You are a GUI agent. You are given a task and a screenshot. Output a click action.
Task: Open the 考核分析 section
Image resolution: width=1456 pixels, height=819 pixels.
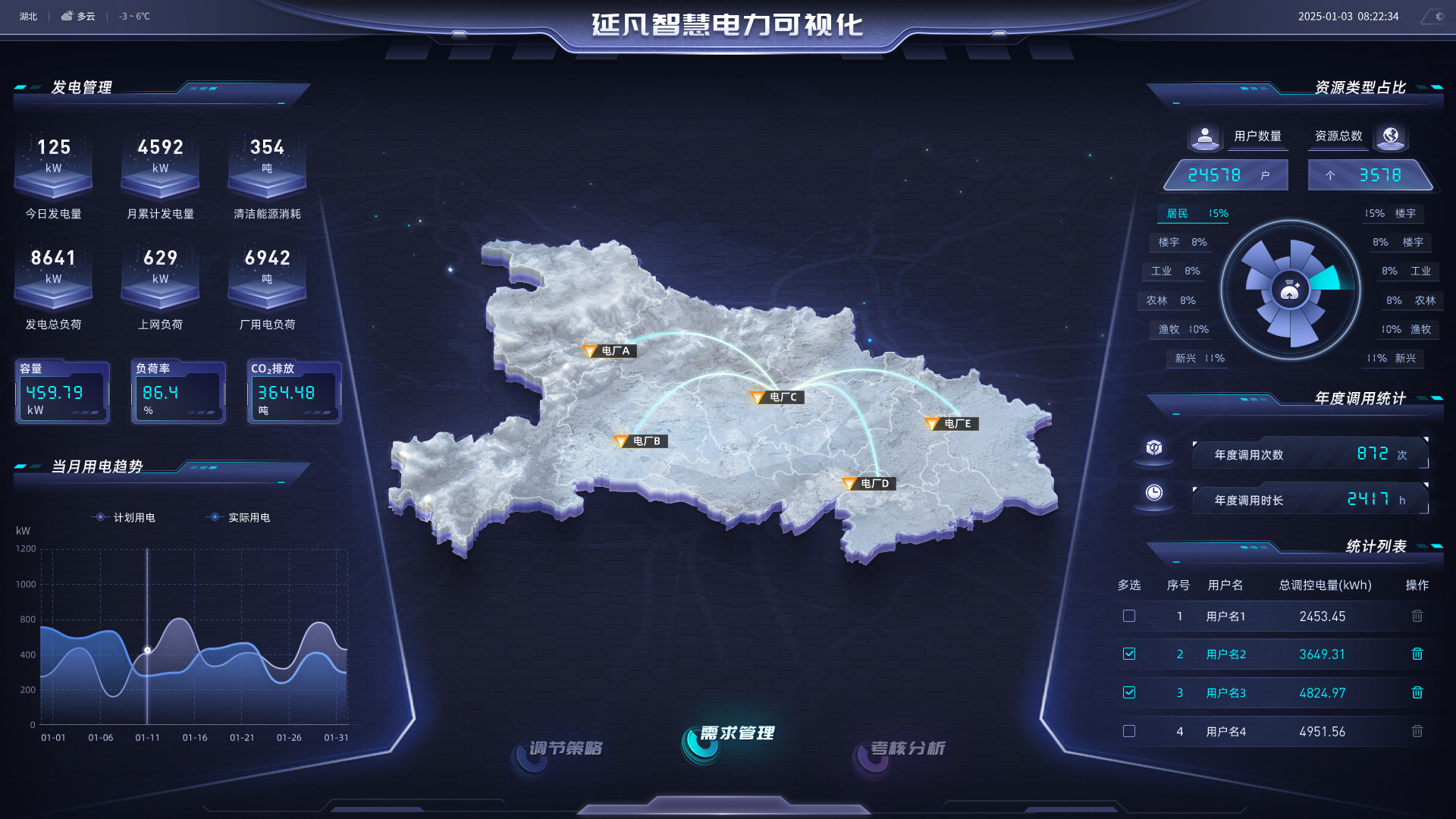pos(908,747)
